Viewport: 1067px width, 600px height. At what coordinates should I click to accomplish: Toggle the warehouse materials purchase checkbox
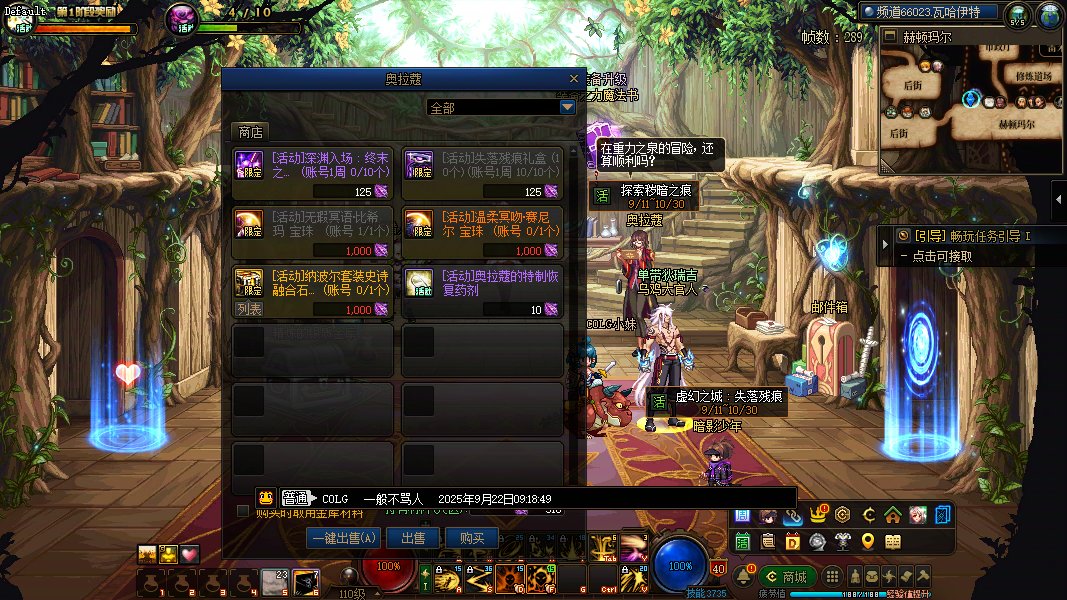pos(242,512)
